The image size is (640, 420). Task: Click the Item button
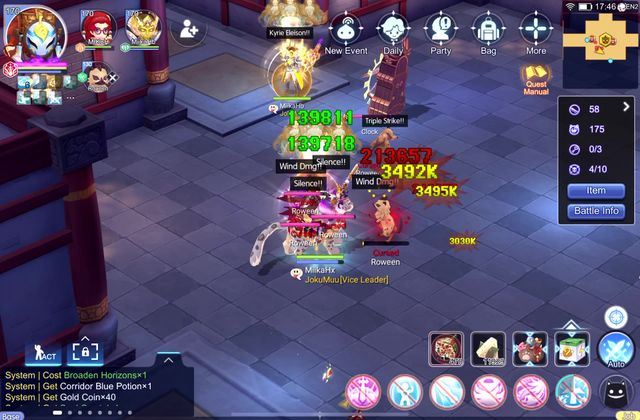point(595,190)
